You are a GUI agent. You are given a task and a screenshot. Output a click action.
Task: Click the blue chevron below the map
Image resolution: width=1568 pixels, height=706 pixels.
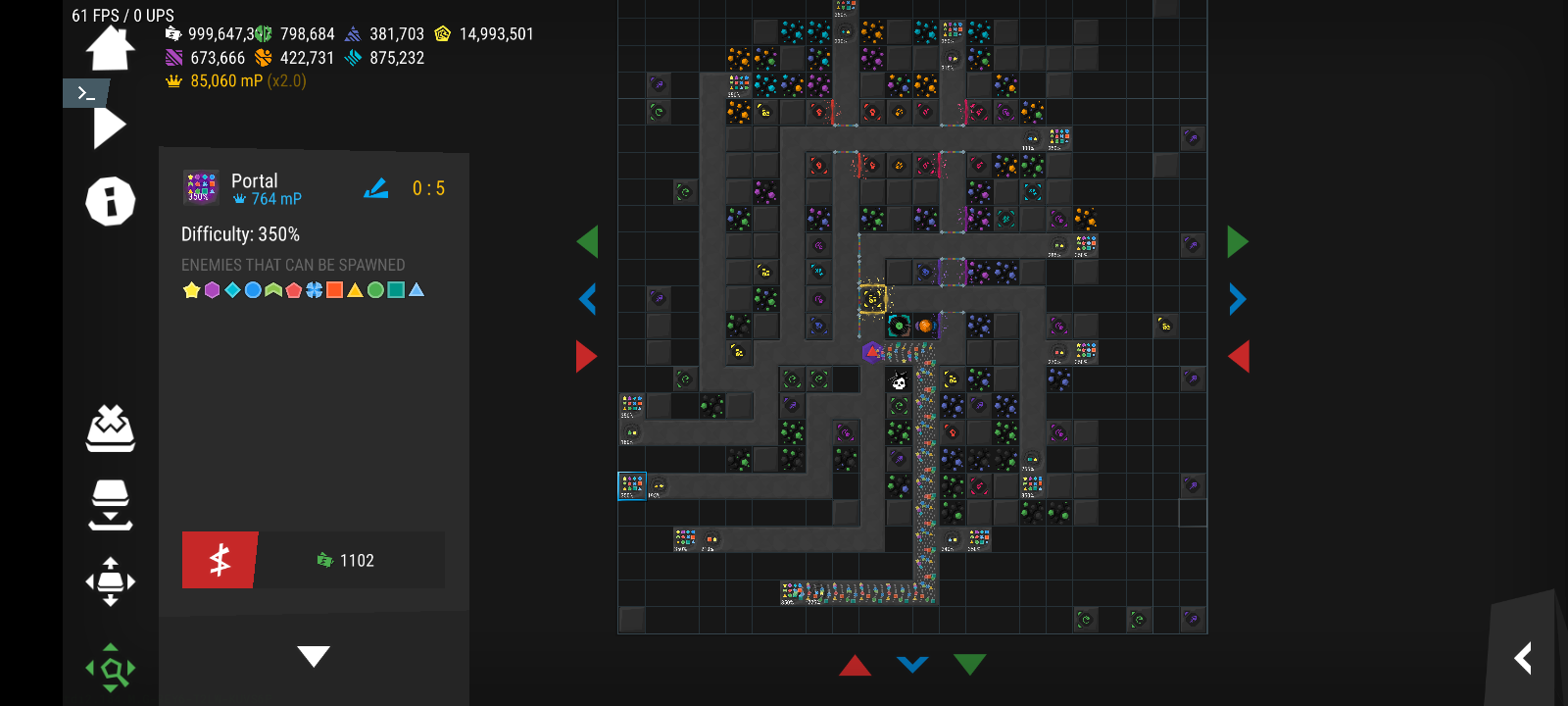click(x=912, y=665)
